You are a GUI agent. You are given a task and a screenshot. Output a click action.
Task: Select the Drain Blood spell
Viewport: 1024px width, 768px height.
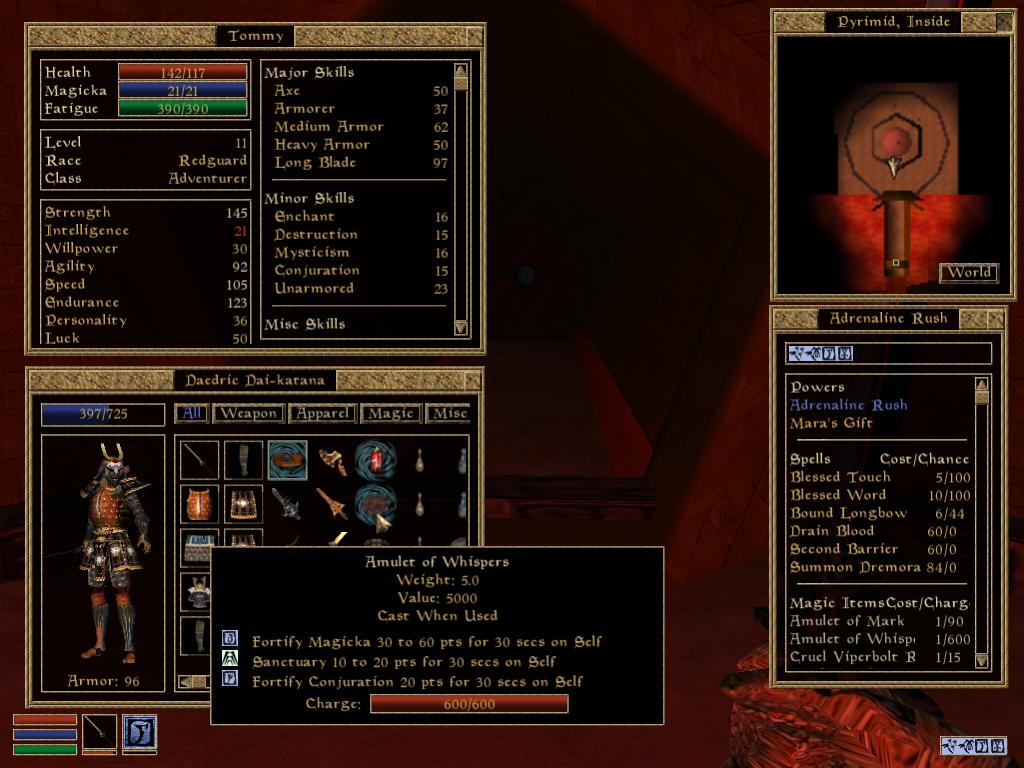click(x=832, y=531)
